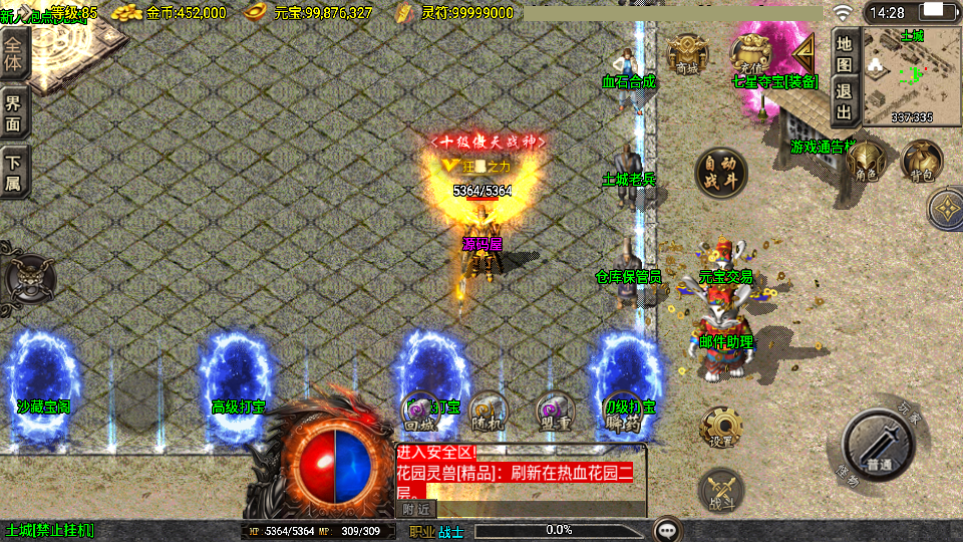The height and width of the screenshot is (542, 963).
Task: Open the 充值 recharge money-bag icon
Action: click(x=752, y=52)
